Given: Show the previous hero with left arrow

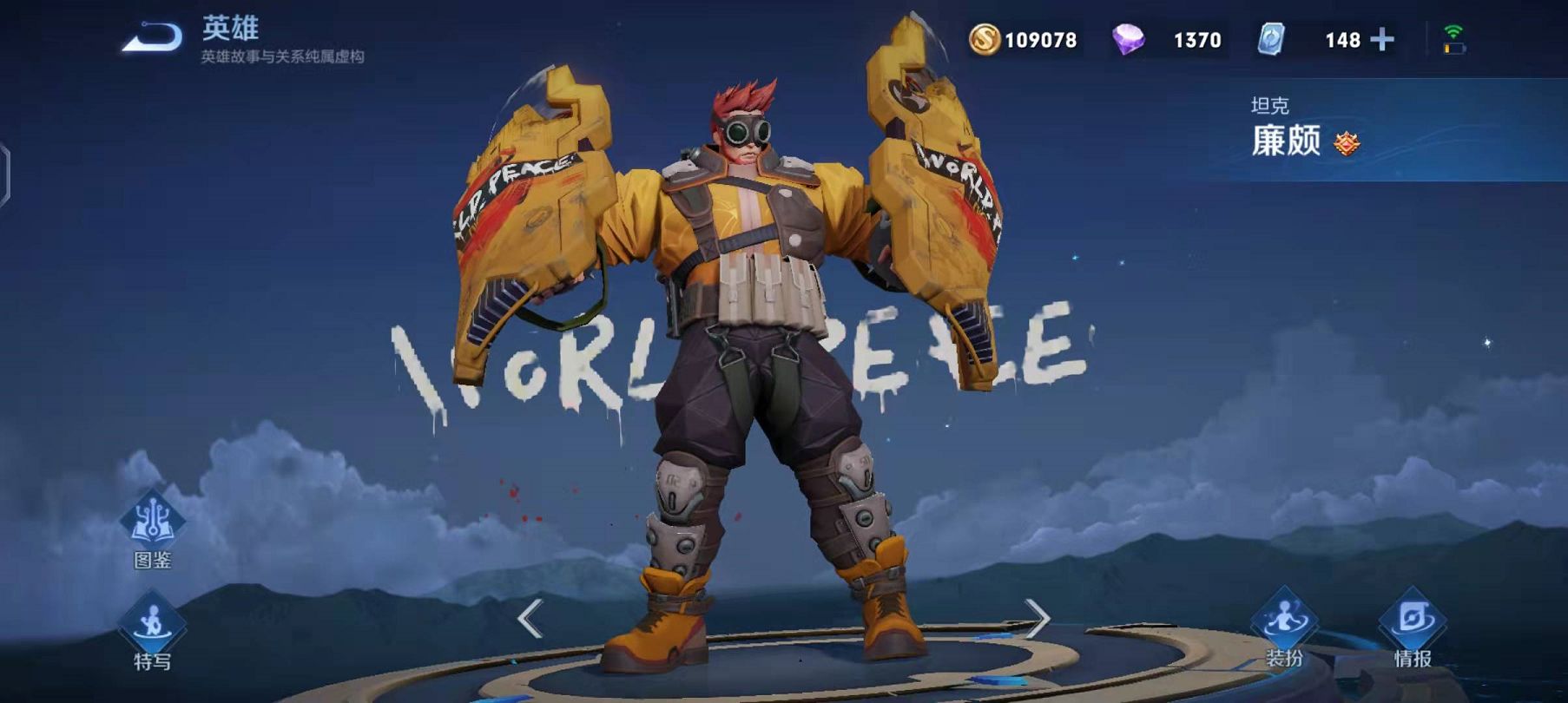Looking at the screenshot, I should 530,619.
